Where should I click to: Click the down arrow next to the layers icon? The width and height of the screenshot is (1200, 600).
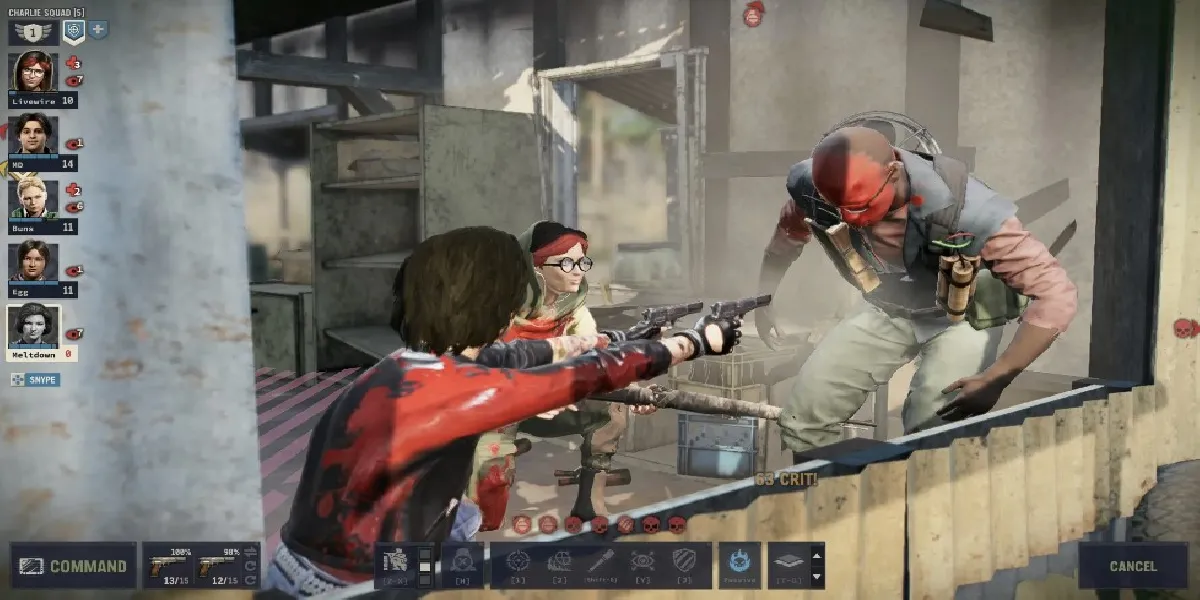817,577
